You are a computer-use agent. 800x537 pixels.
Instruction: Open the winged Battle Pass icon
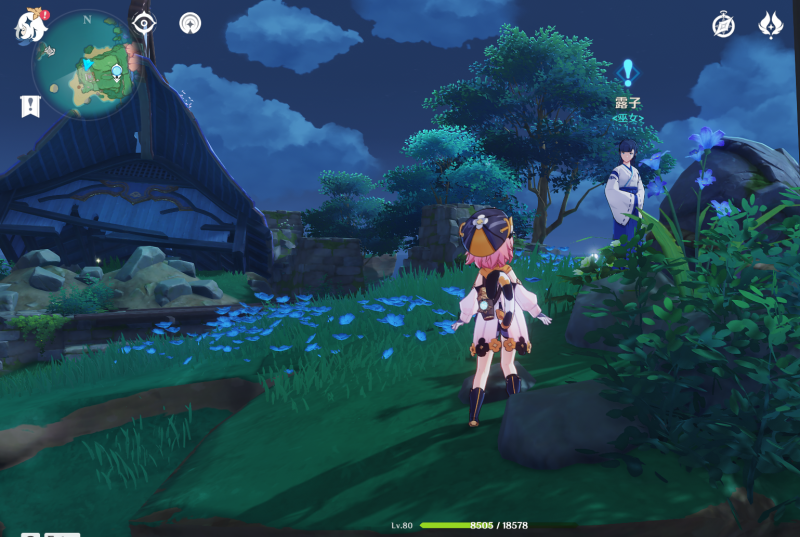coord(770,25)
